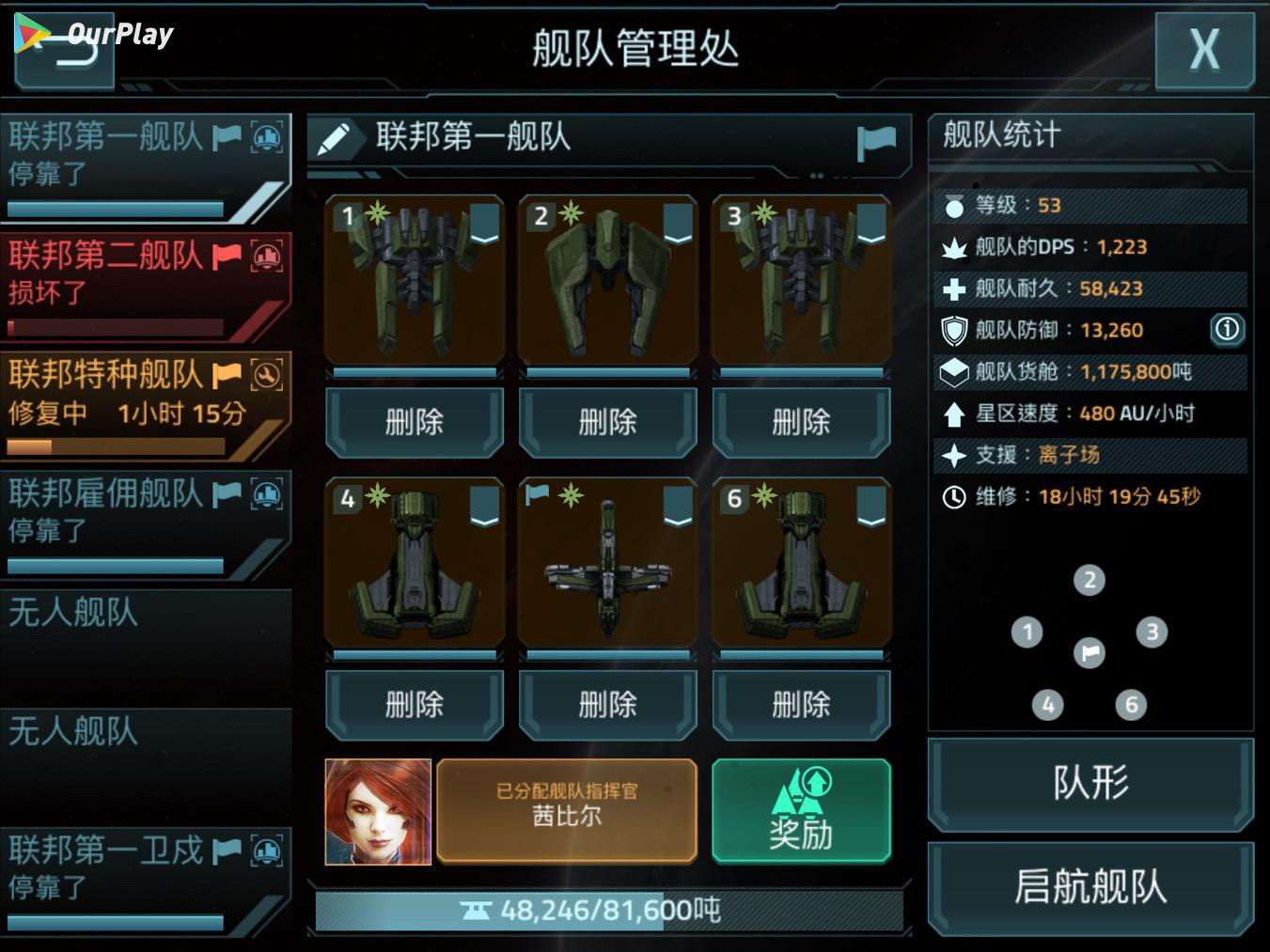Toggle the flag icon beside fleet name
The width and height of the screenshot is (1270, 952).
click(x=876, y=142)
